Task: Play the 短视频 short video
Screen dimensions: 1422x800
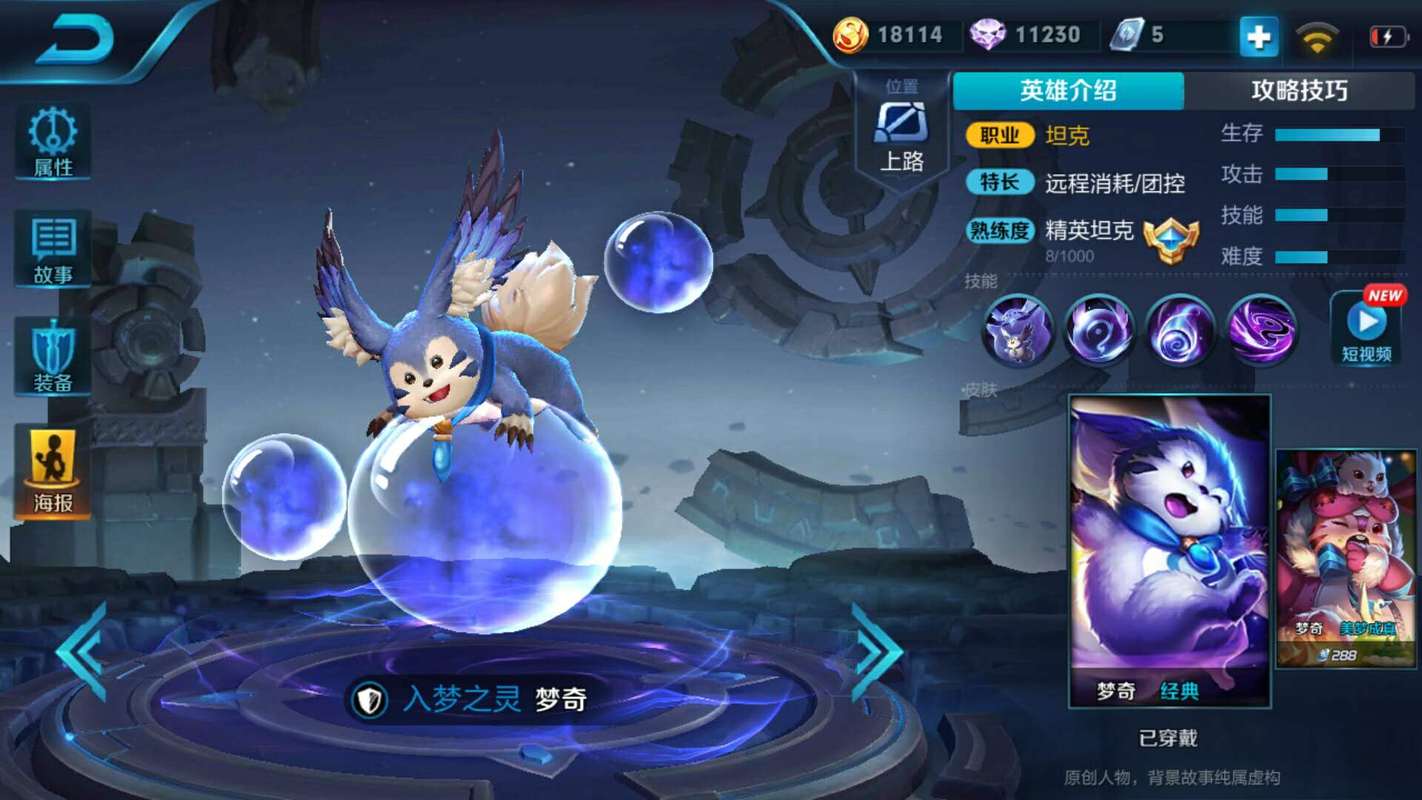Action: pos(1365,330)
